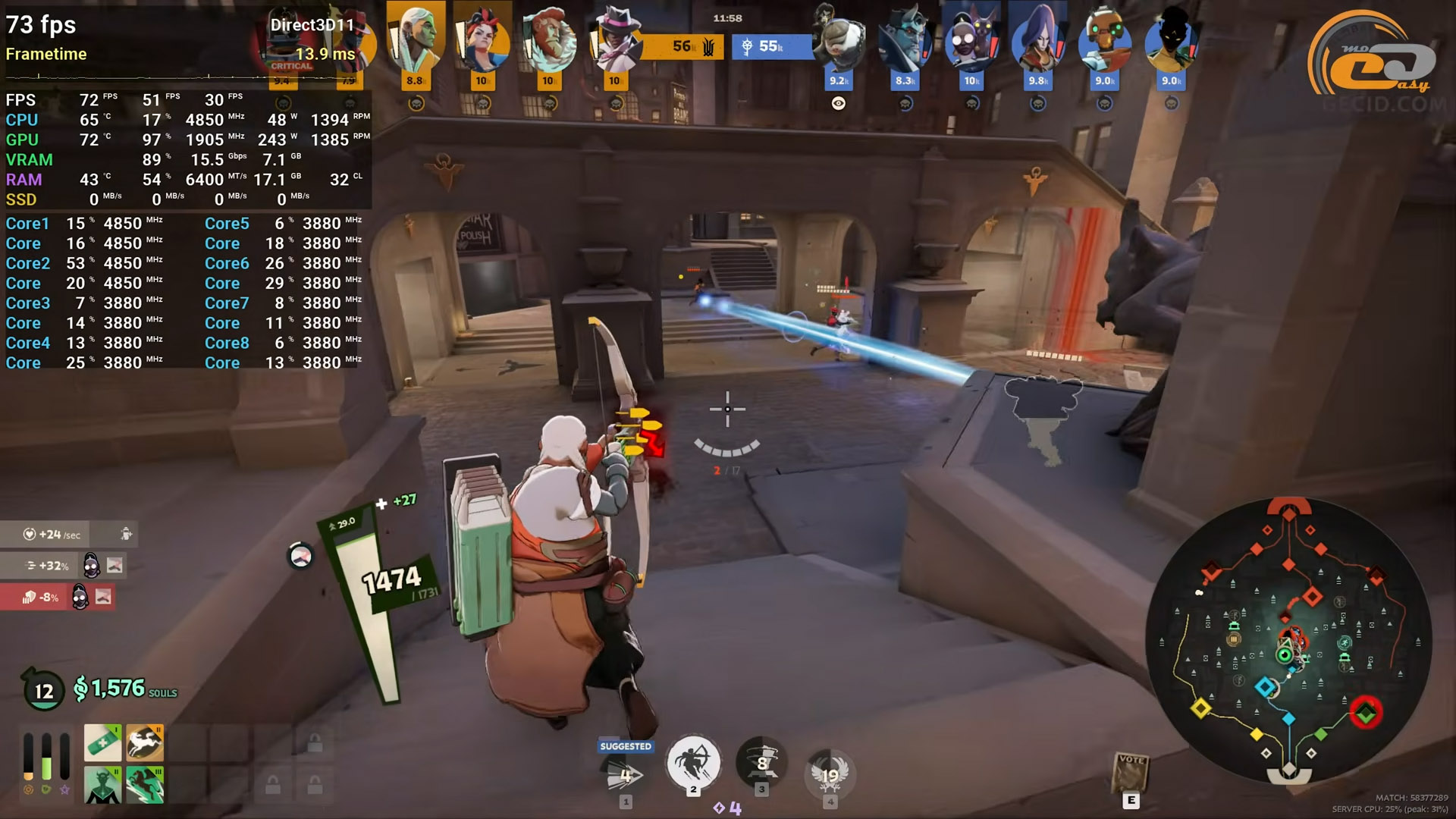Open the Vote card icon
The width and height of the screenshot is (1456, 819).
(1131, 773)
